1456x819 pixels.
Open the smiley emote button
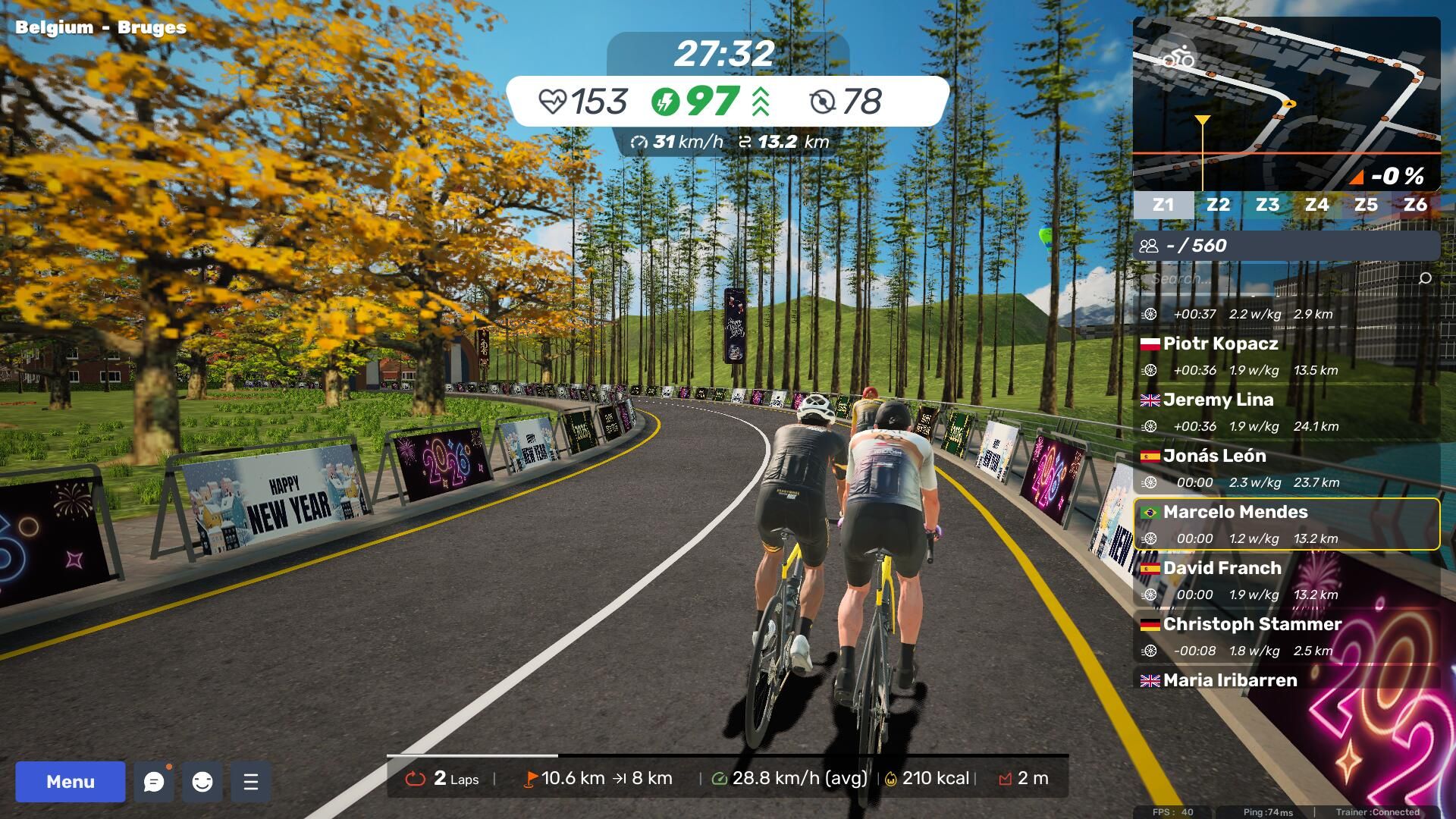(x=202, y=782)
